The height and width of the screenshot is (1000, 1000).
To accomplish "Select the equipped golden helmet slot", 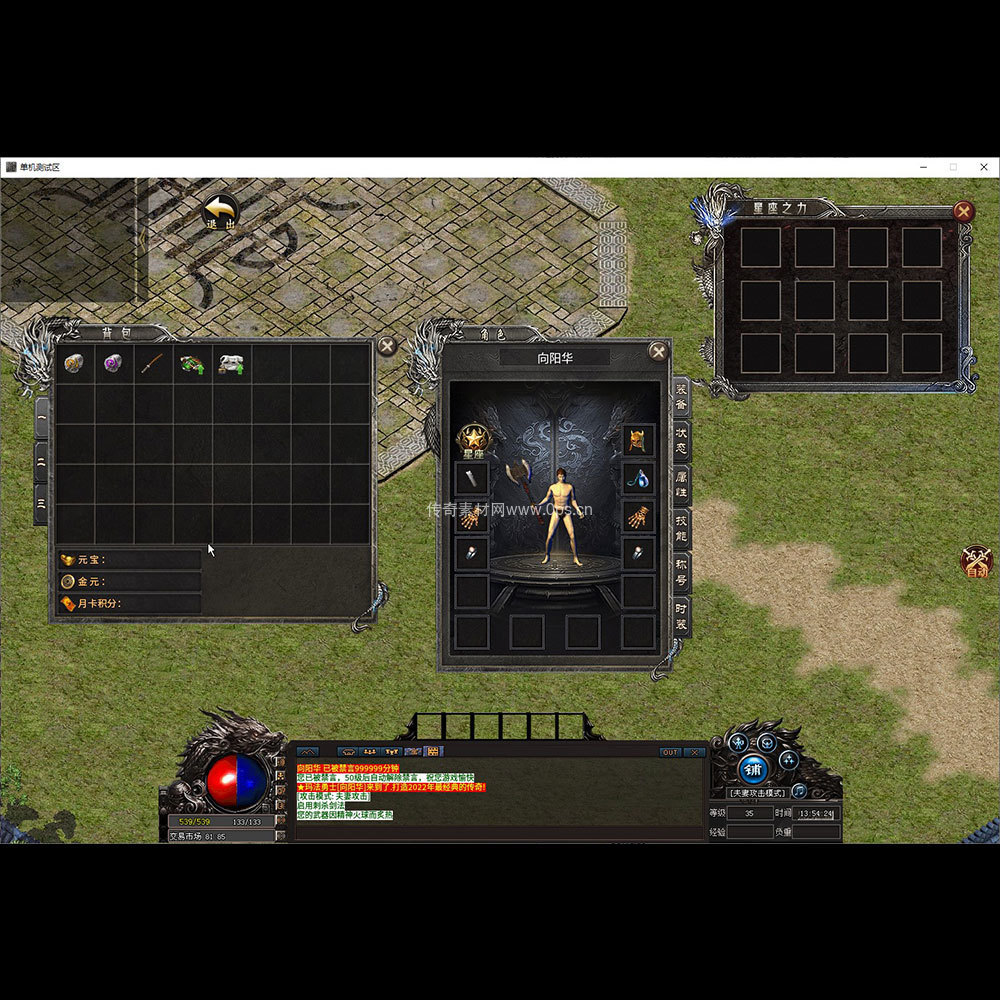I will click(x=638, y=439).
